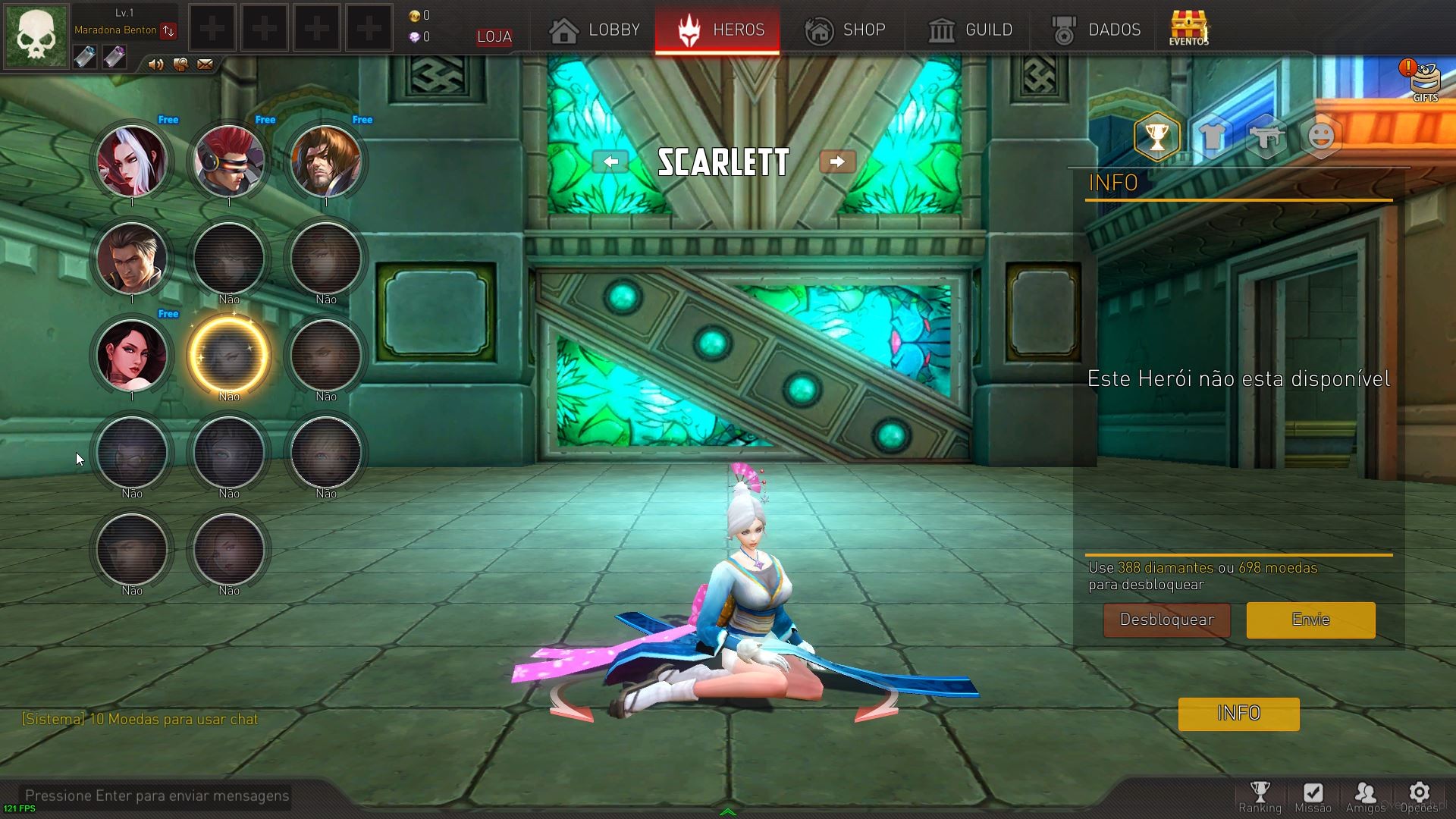The height and width of the screenshot is (819, 1456).
Task: Open the yellow INFO button below the panel
Action: click(x=1238, y=714)
